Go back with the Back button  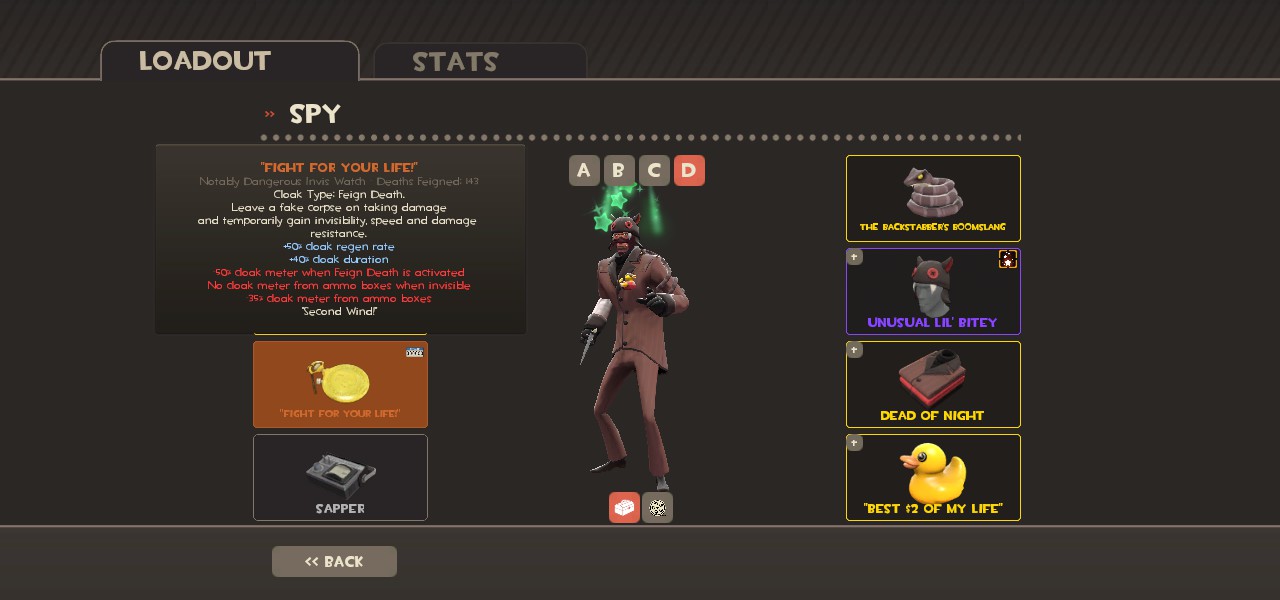[334, 561]
